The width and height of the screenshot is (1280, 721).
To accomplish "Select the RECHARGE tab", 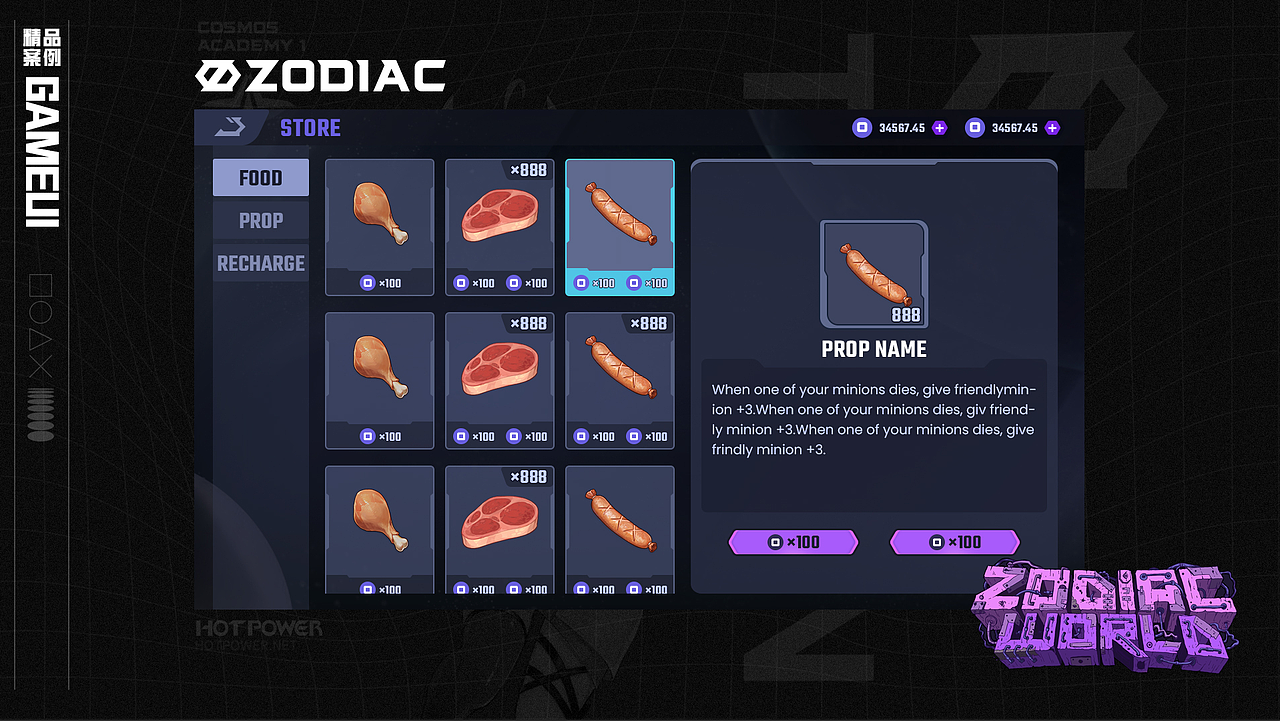I will point(260,264).
